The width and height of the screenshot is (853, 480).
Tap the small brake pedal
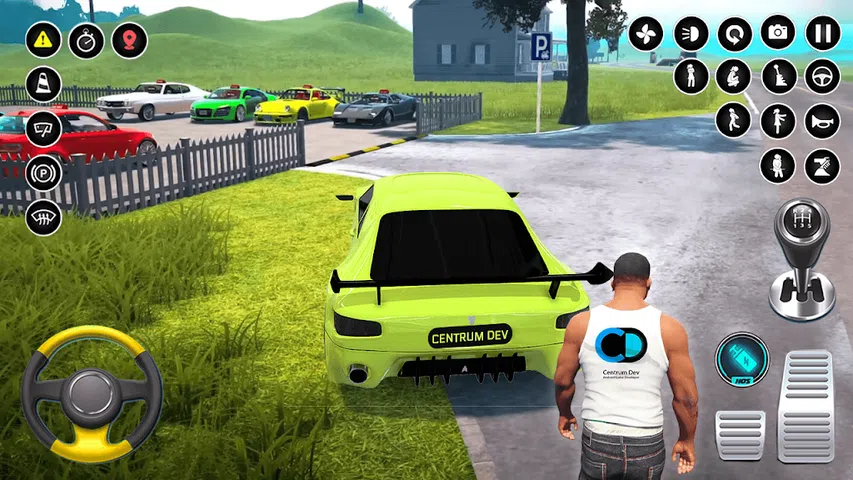click(x=740, y=434)
